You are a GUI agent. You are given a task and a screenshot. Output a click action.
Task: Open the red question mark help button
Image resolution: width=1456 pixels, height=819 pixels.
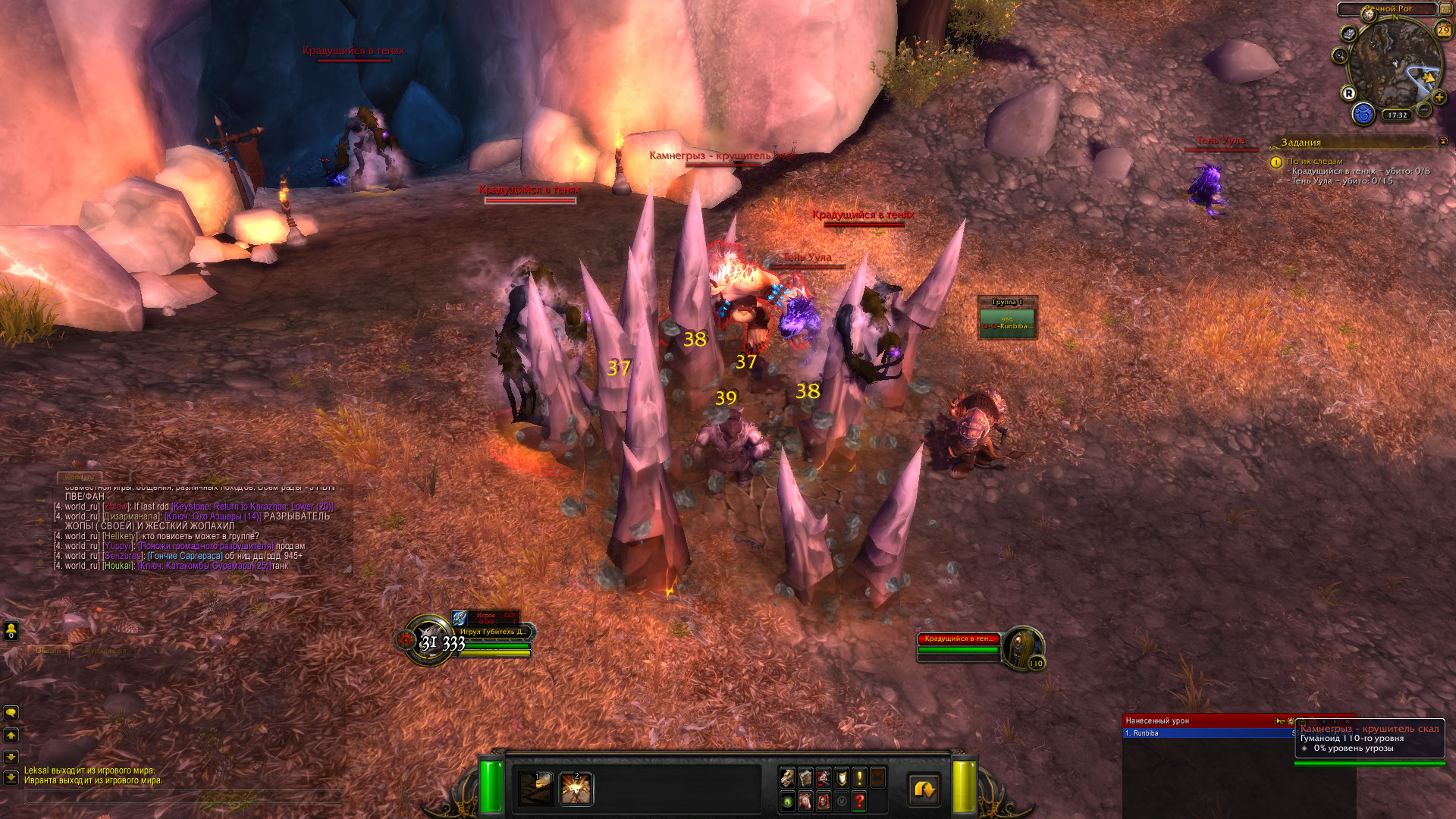tap(859, 801)
